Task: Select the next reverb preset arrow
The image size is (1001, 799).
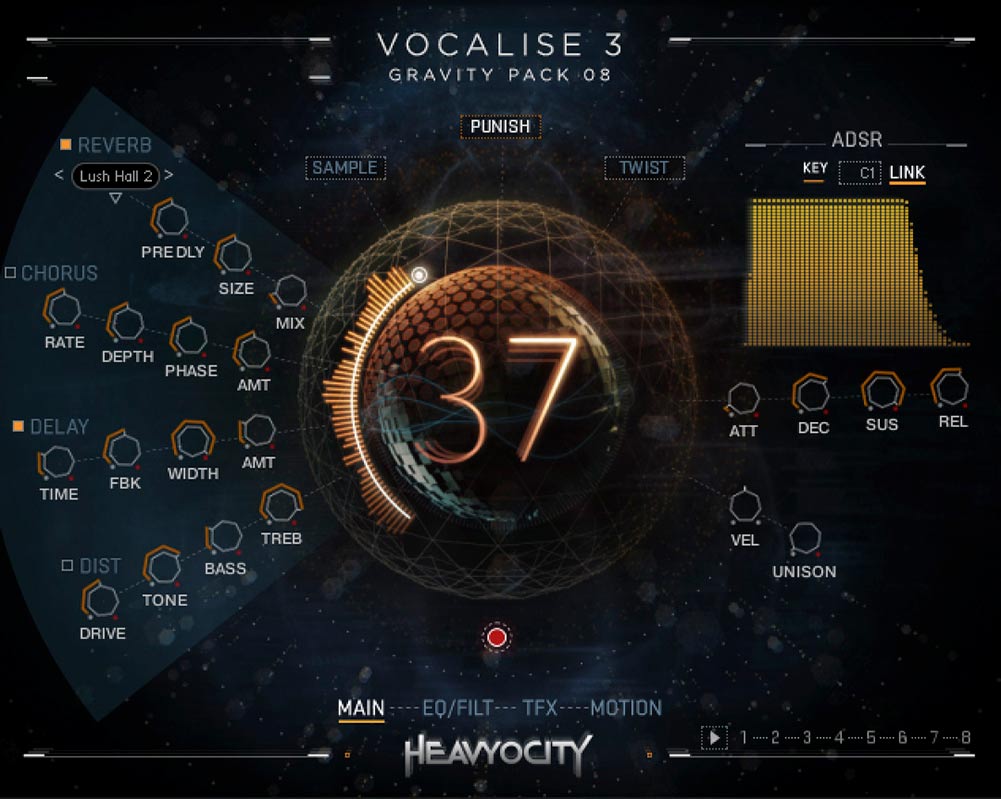Action: pos(168,176)
